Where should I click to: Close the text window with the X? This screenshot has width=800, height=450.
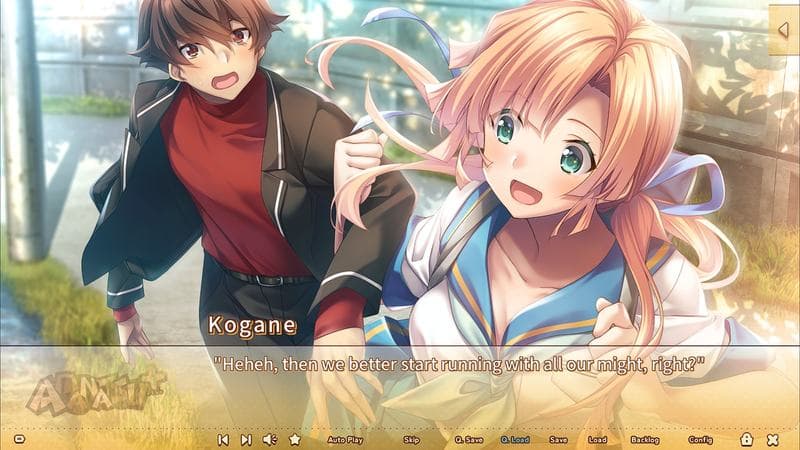pyautogui.click(x=773, y=439)
